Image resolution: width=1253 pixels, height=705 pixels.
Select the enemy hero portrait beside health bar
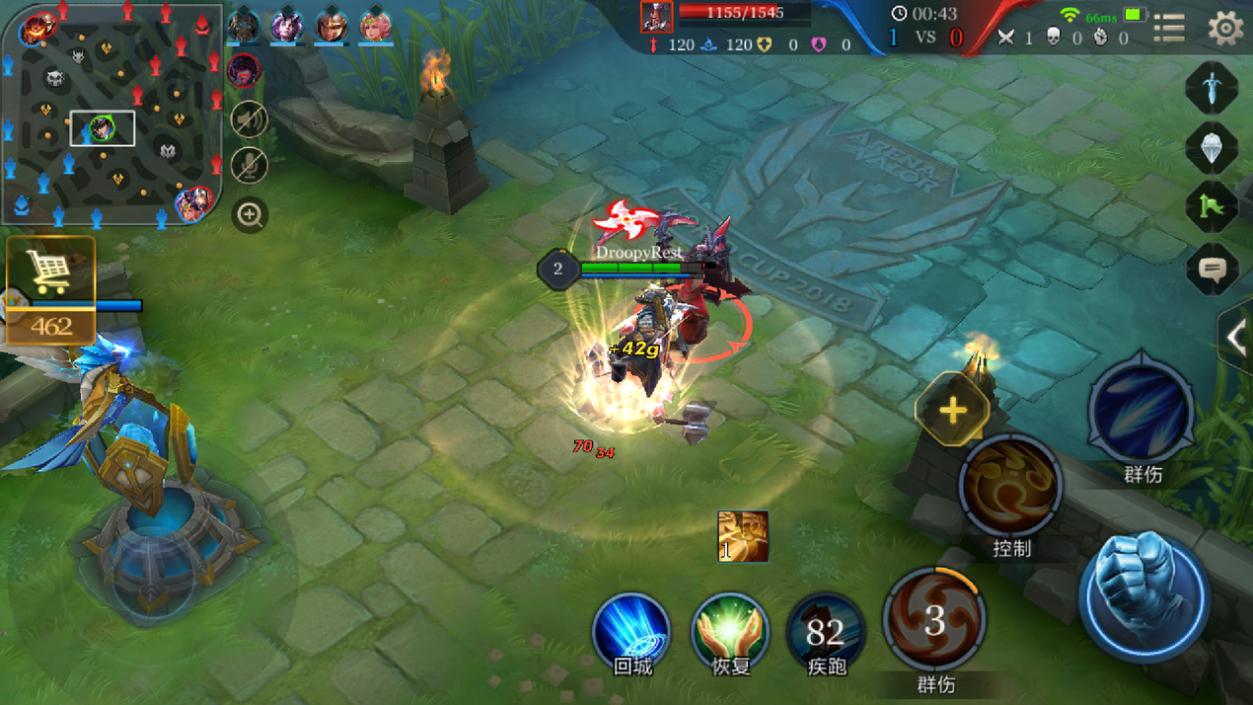coord(656,17)
